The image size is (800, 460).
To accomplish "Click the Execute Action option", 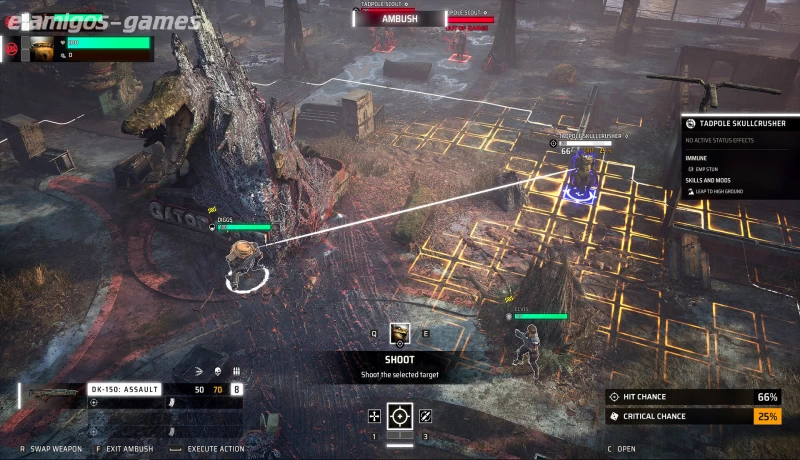I will point(215,449).
